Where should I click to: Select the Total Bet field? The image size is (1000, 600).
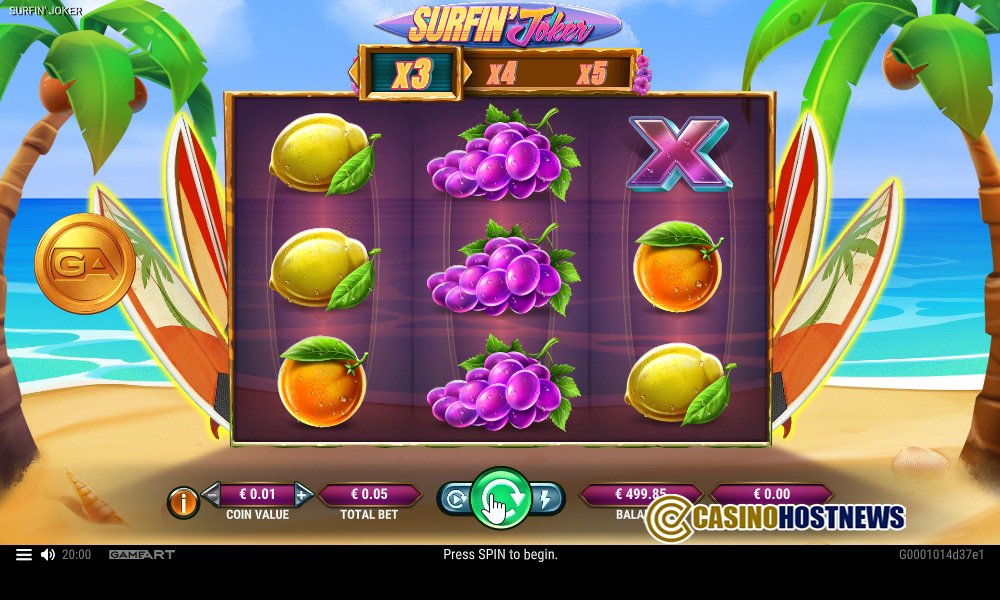tap(370, 494)
